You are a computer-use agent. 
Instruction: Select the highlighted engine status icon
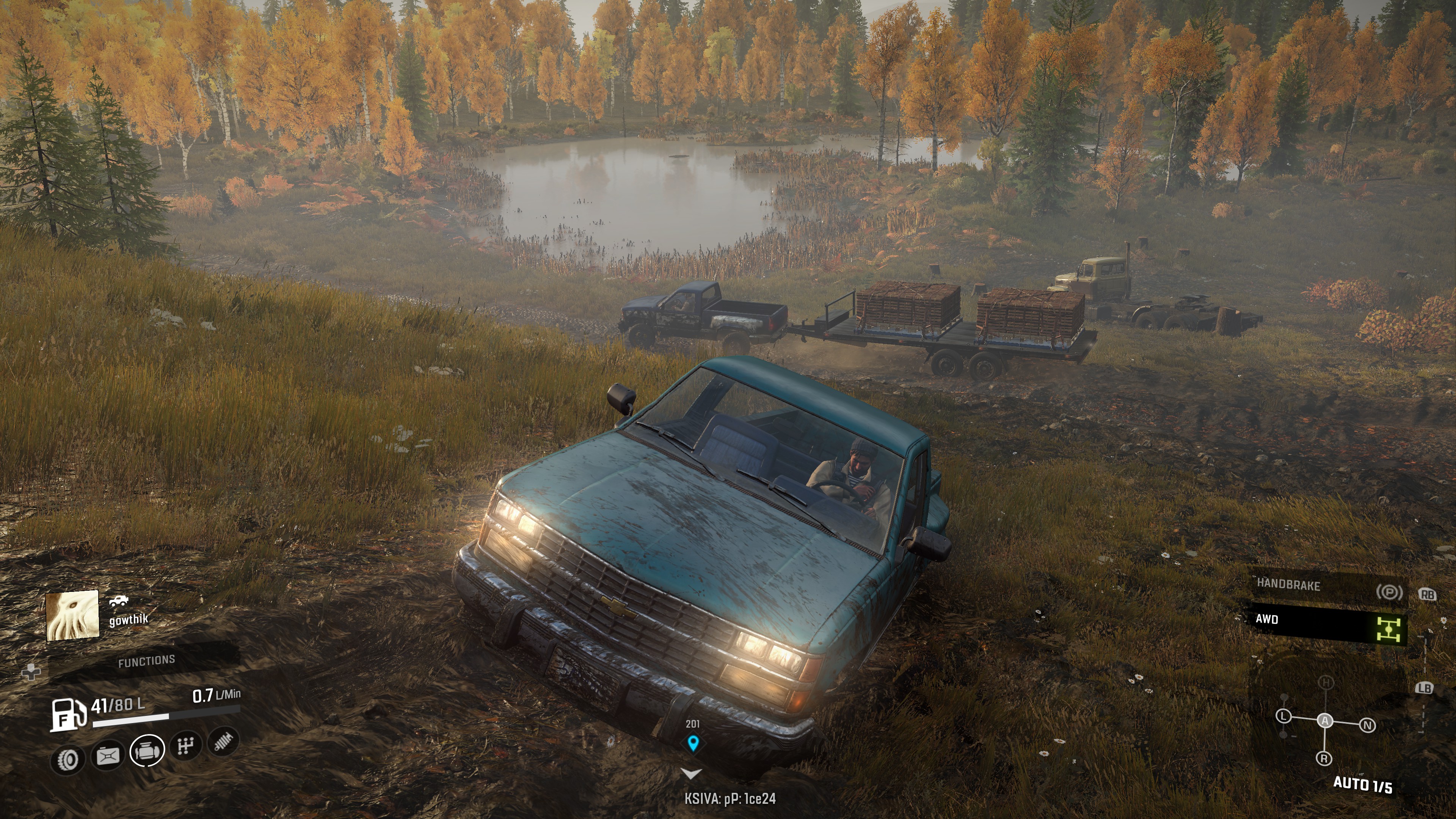[x=147, y=751]
